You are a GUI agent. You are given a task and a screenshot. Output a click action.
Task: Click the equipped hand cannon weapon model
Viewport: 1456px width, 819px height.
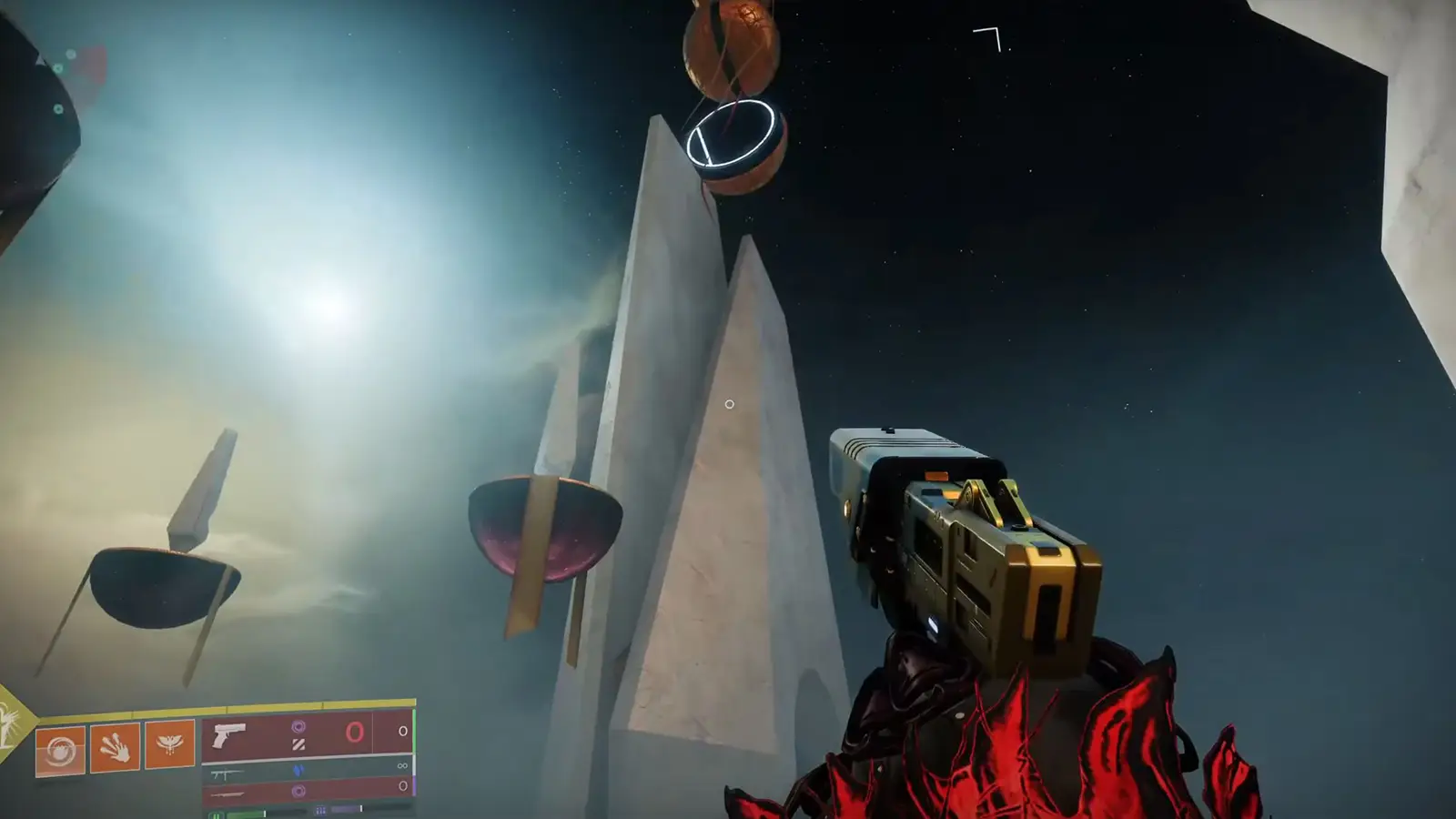click(965, 537)
